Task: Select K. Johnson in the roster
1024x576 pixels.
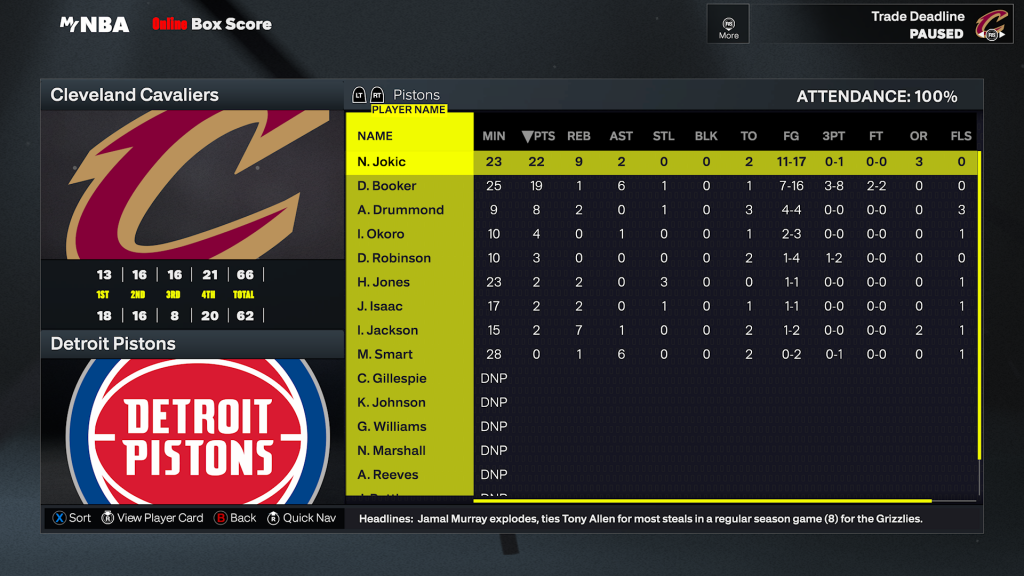Action: 391,402
